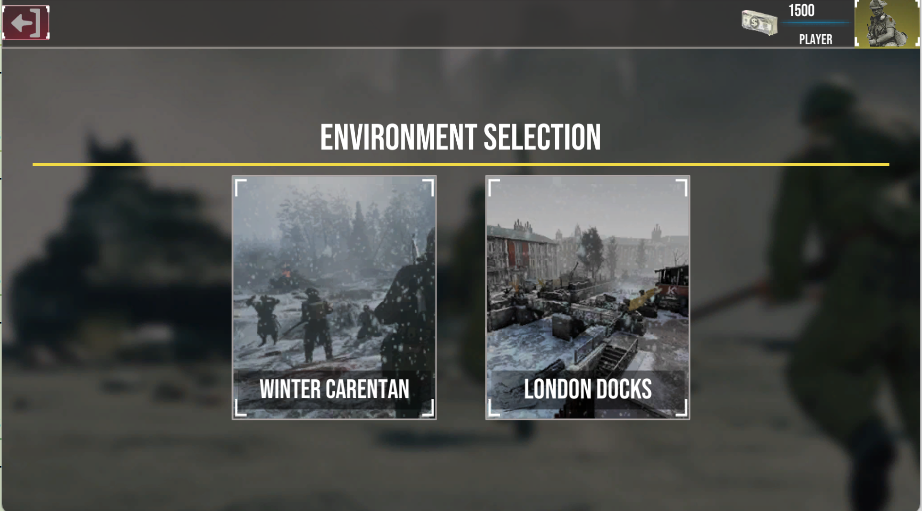The height and width of the screenshot is (511, 922).
Task: Select the Winter Carentan environment
Action: (x=334, y=297)
